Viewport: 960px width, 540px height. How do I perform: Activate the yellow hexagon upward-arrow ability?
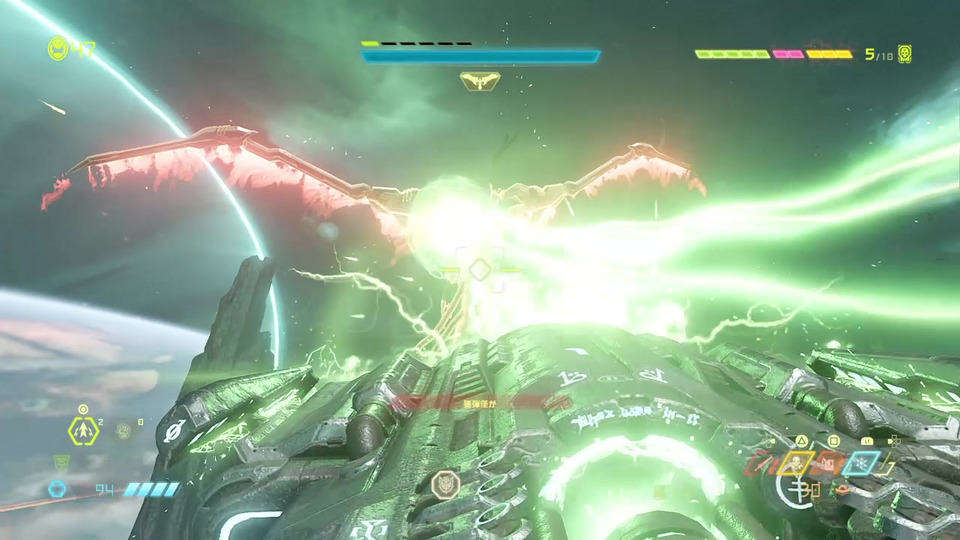click(81, 431)
